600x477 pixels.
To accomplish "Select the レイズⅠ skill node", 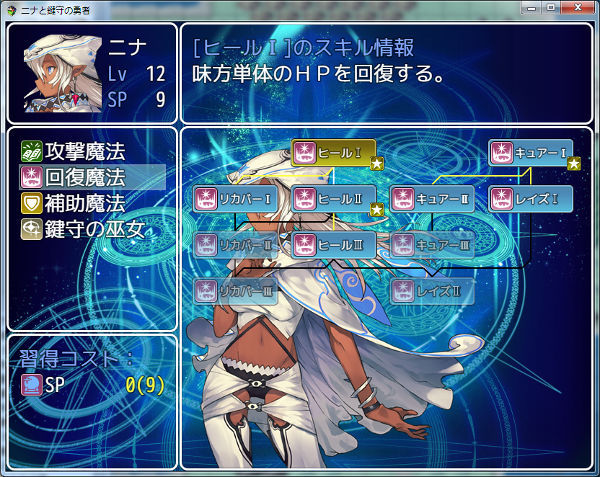I will coord(530,198).
